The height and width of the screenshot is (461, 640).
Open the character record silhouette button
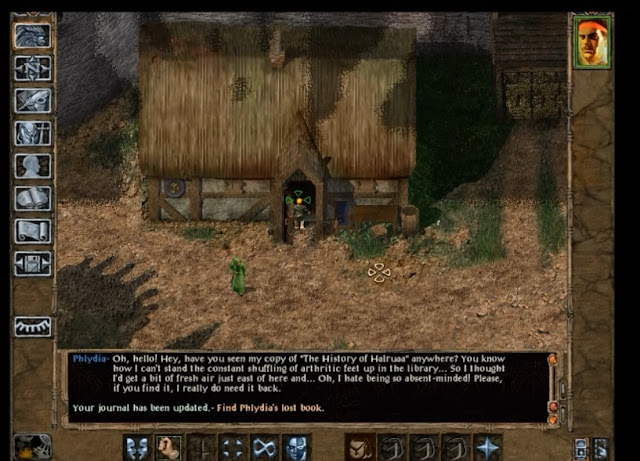point(33,166)
